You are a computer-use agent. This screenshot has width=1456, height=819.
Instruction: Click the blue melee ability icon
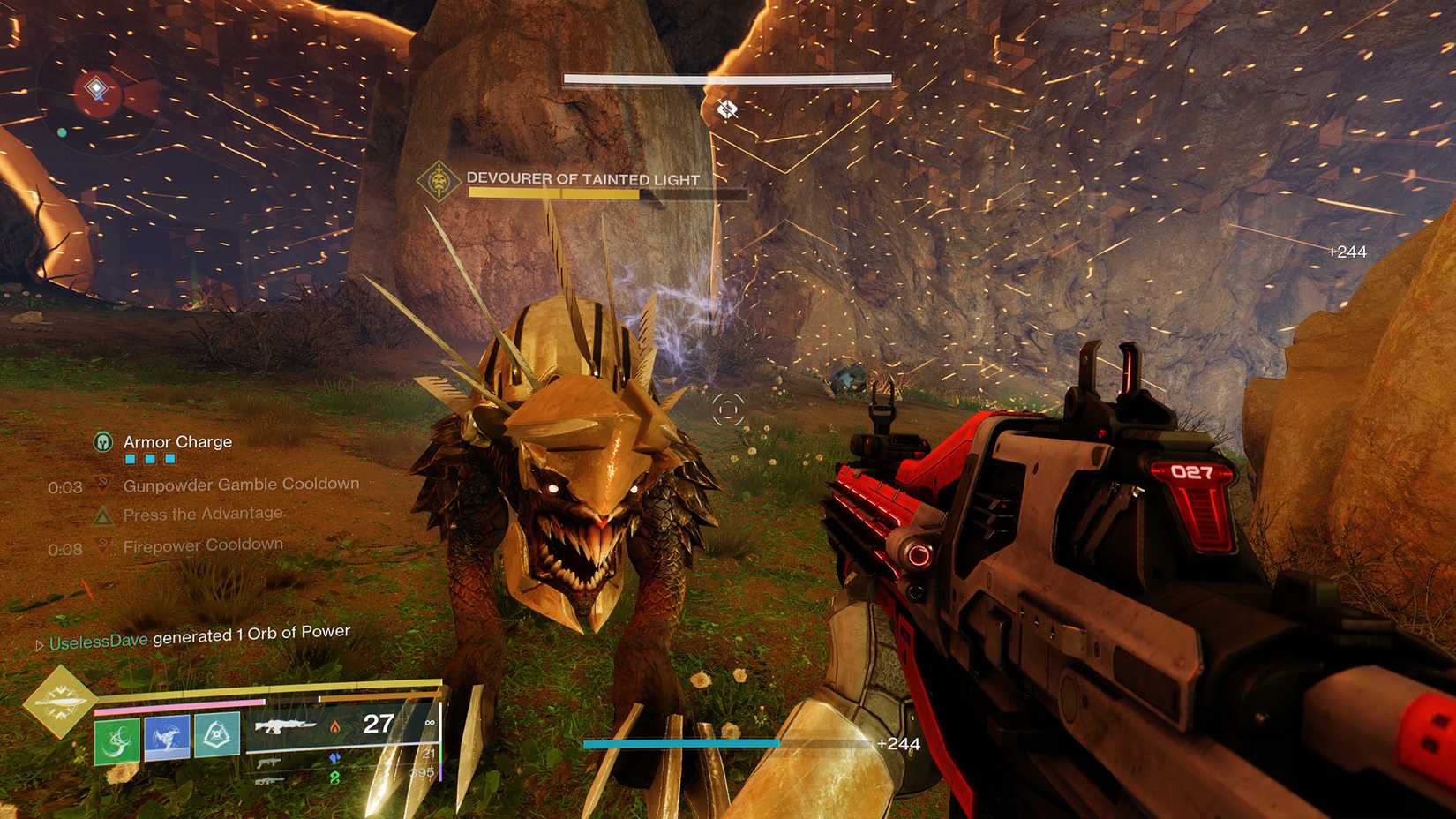165,739
